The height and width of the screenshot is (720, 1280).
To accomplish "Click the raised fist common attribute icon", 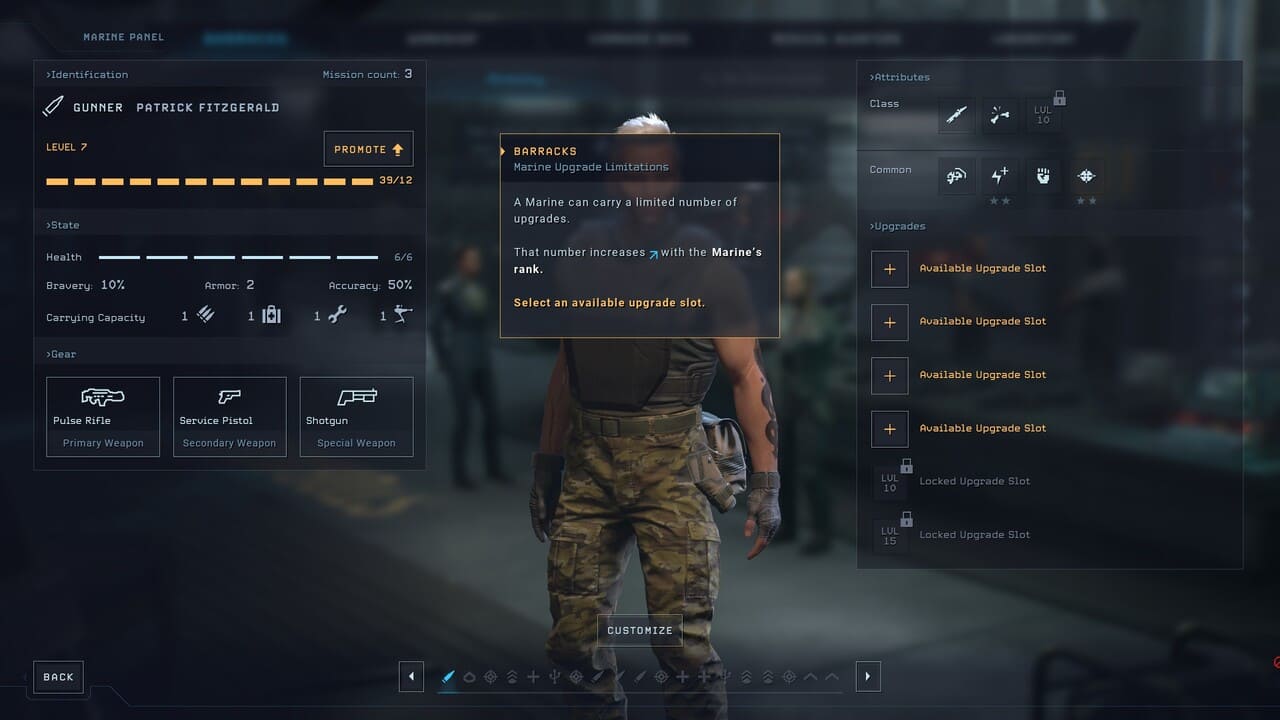I will (1043, 176).
